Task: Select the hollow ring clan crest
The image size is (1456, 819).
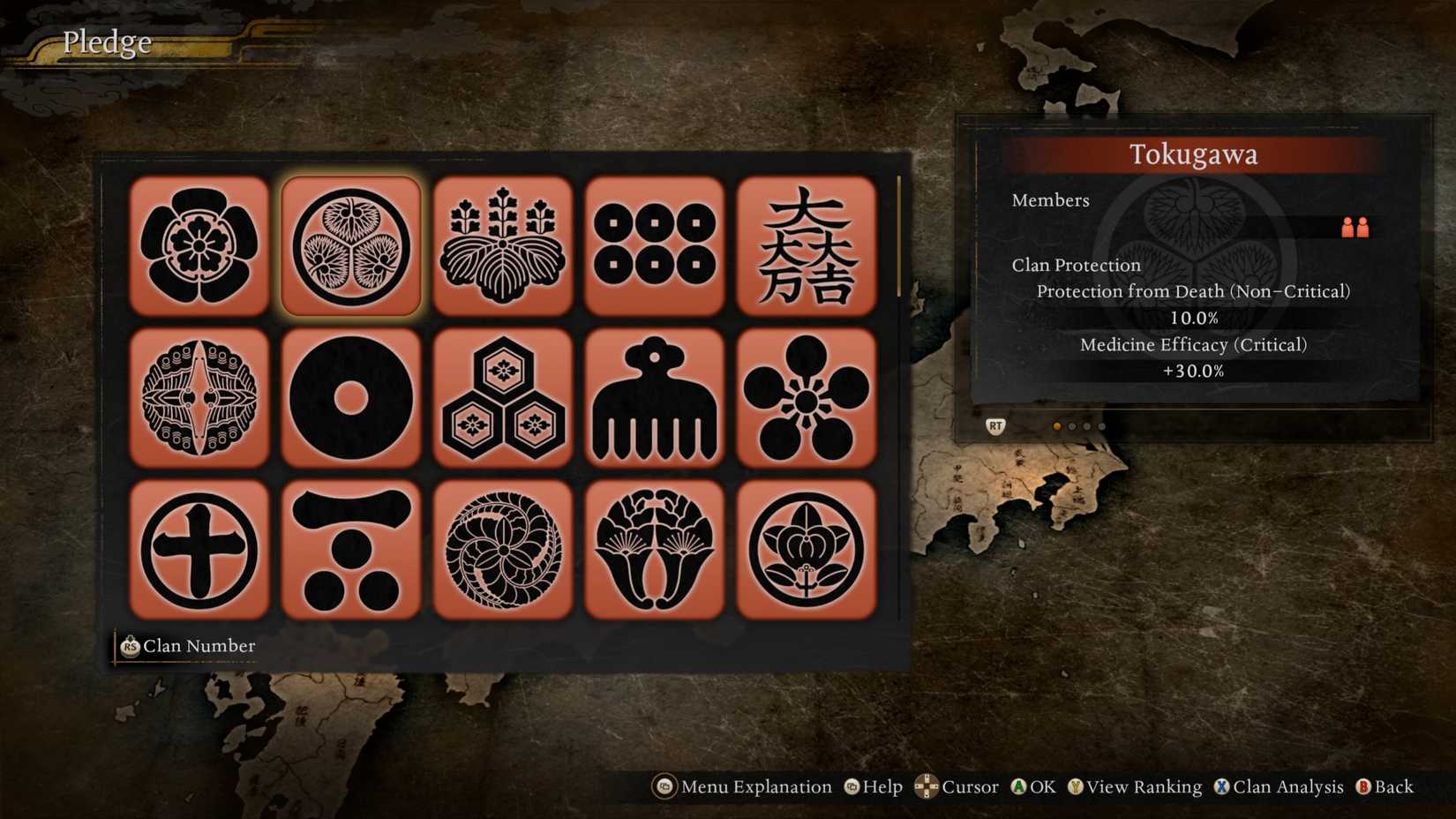Action: pyautogui.click(x=351, y=399)
